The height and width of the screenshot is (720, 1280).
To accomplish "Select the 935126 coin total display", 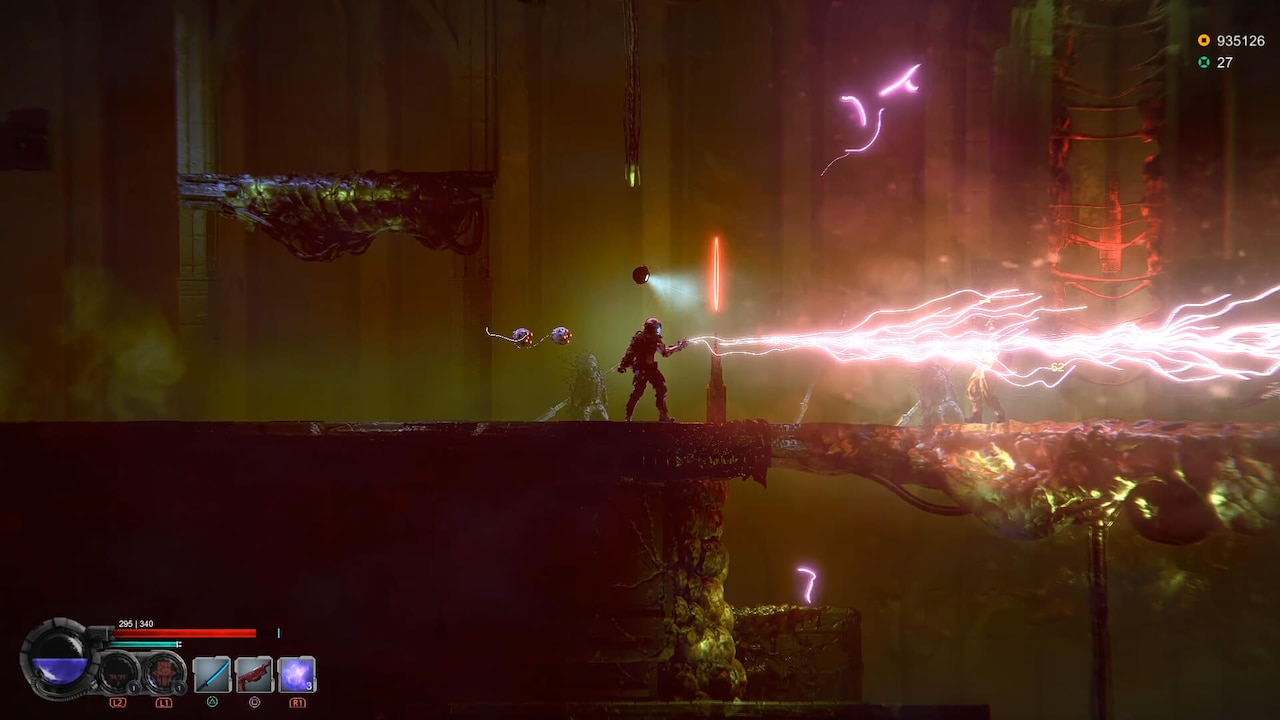I will [1240, 41].
